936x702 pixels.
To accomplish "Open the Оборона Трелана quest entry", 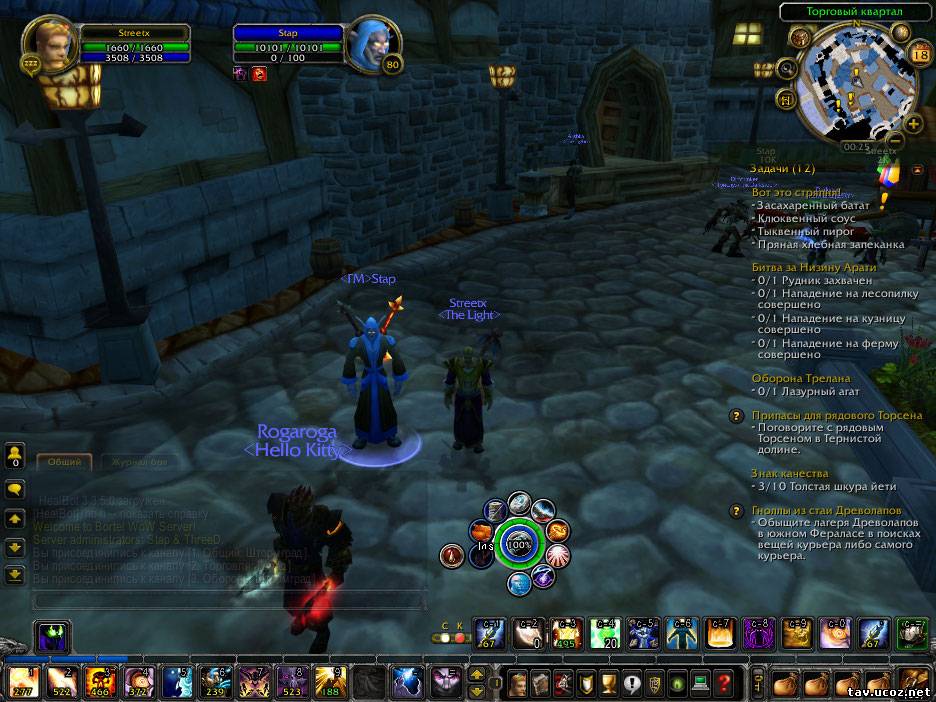I will [x=800, y=378].
